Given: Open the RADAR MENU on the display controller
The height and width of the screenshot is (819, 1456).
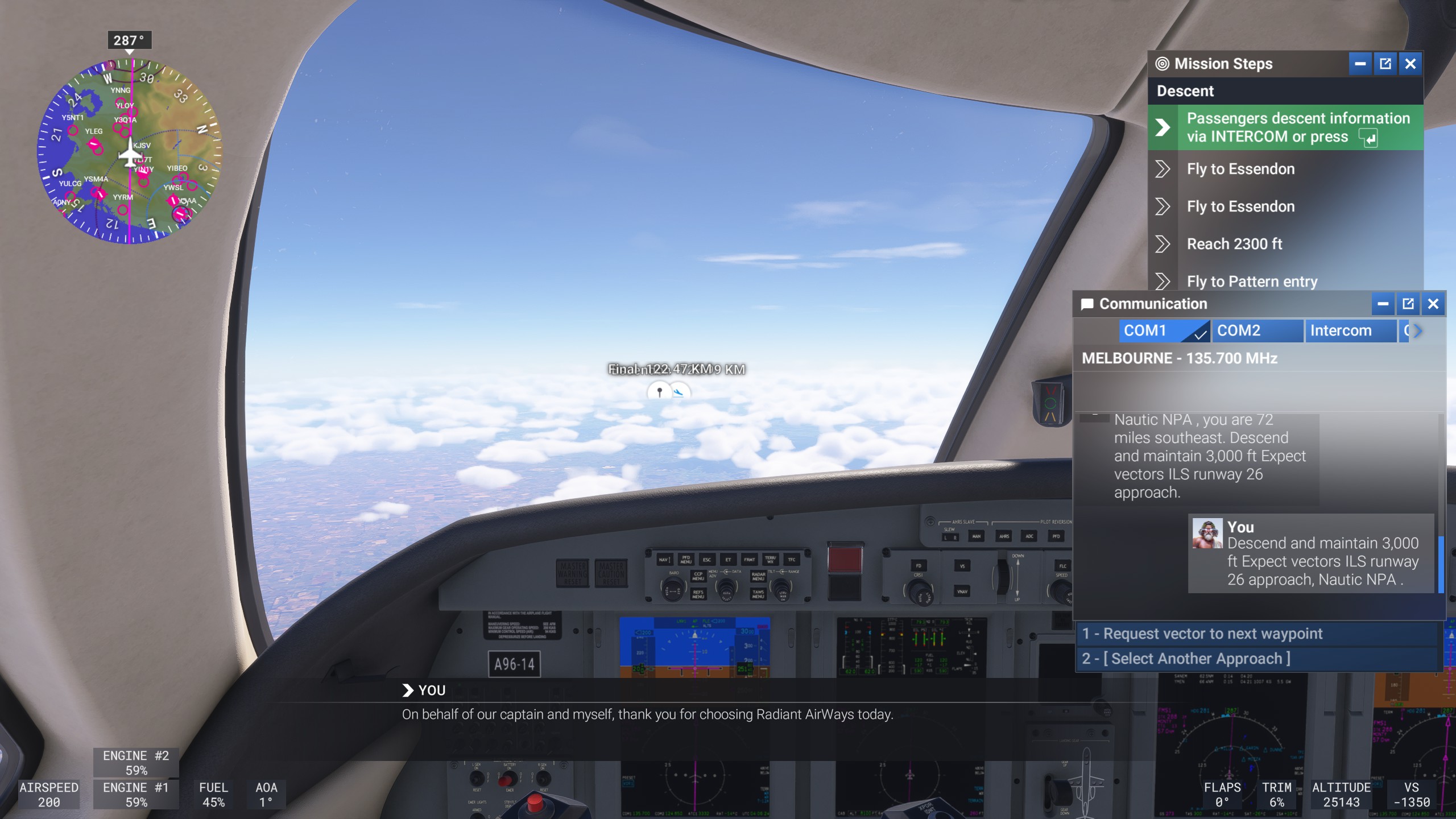Looking at the screenshot, I should pyautogui.click(x=758, y=577).
